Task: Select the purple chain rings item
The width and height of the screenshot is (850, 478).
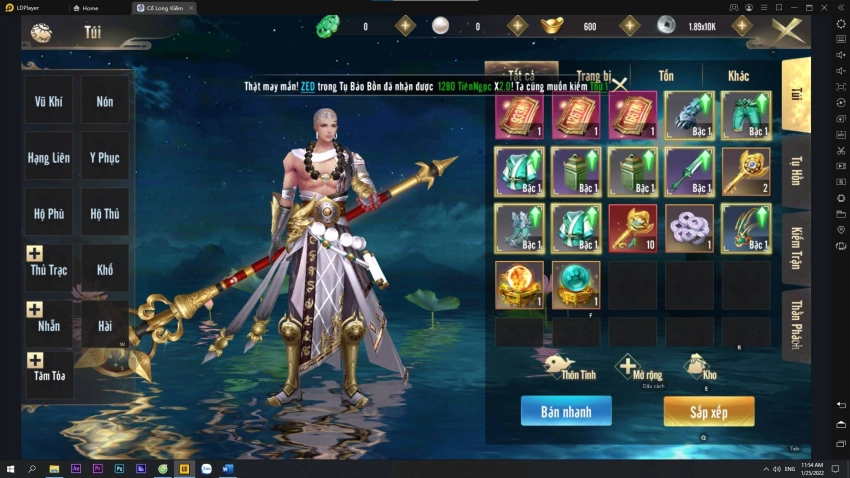Action: [x=689, y=228]
